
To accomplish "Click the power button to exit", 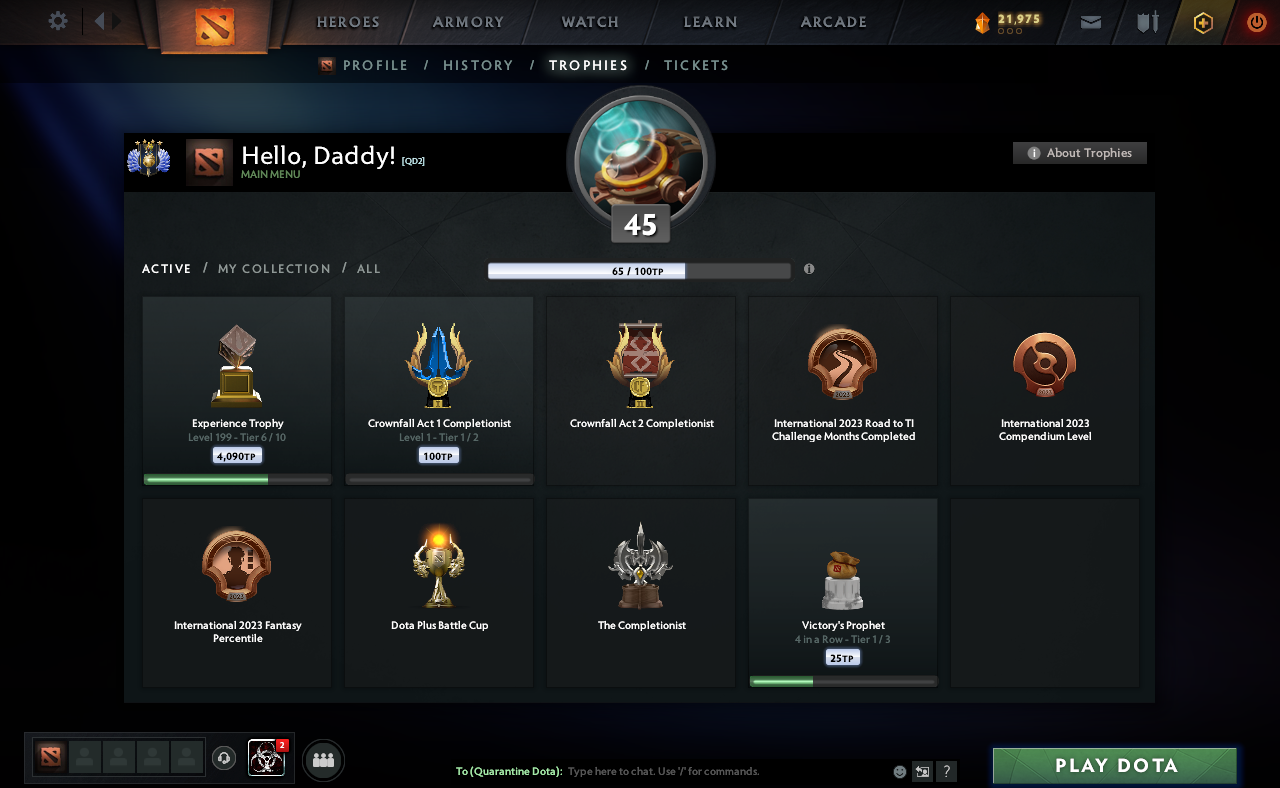I will (x=1256, y=22).
